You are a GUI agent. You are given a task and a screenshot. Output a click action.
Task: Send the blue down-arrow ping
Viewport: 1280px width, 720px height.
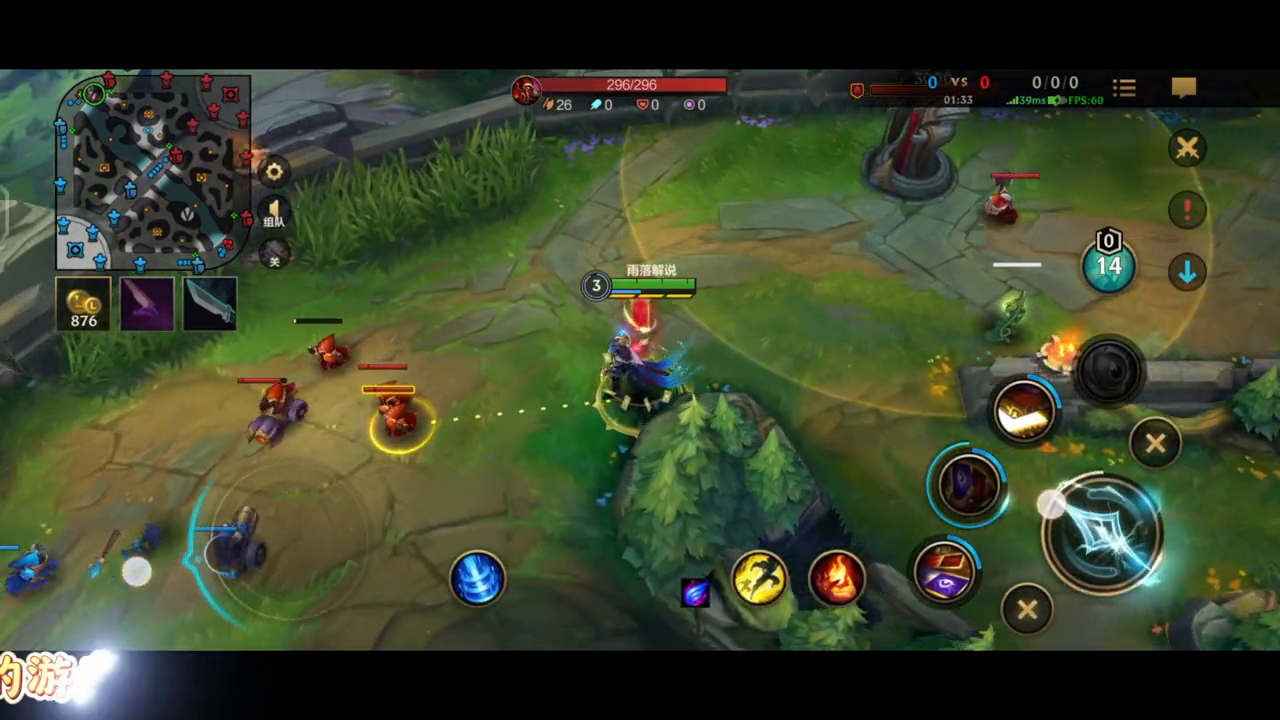pos(1187,272)
